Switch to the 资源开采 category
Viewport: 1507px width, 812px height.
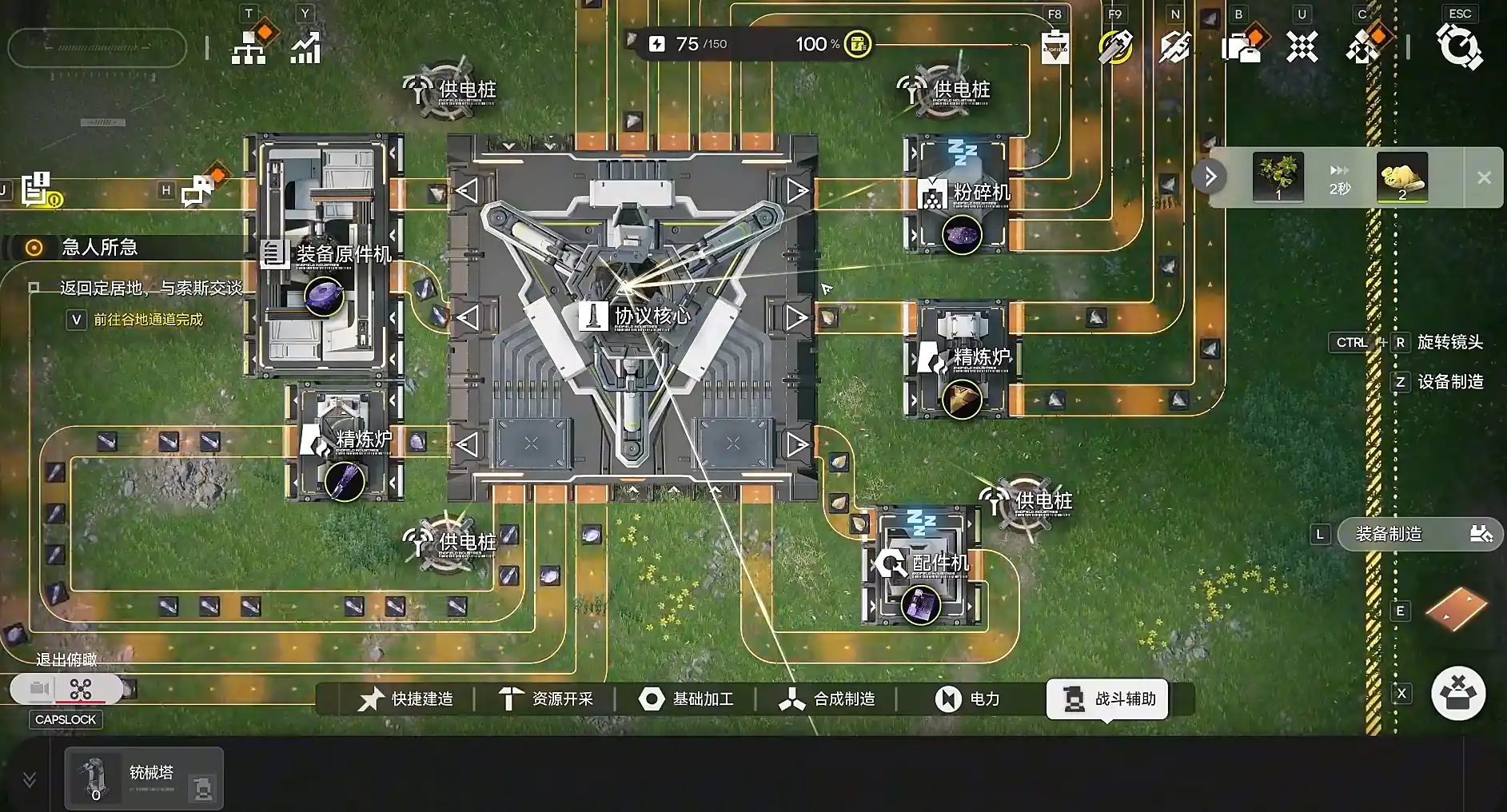546,699
